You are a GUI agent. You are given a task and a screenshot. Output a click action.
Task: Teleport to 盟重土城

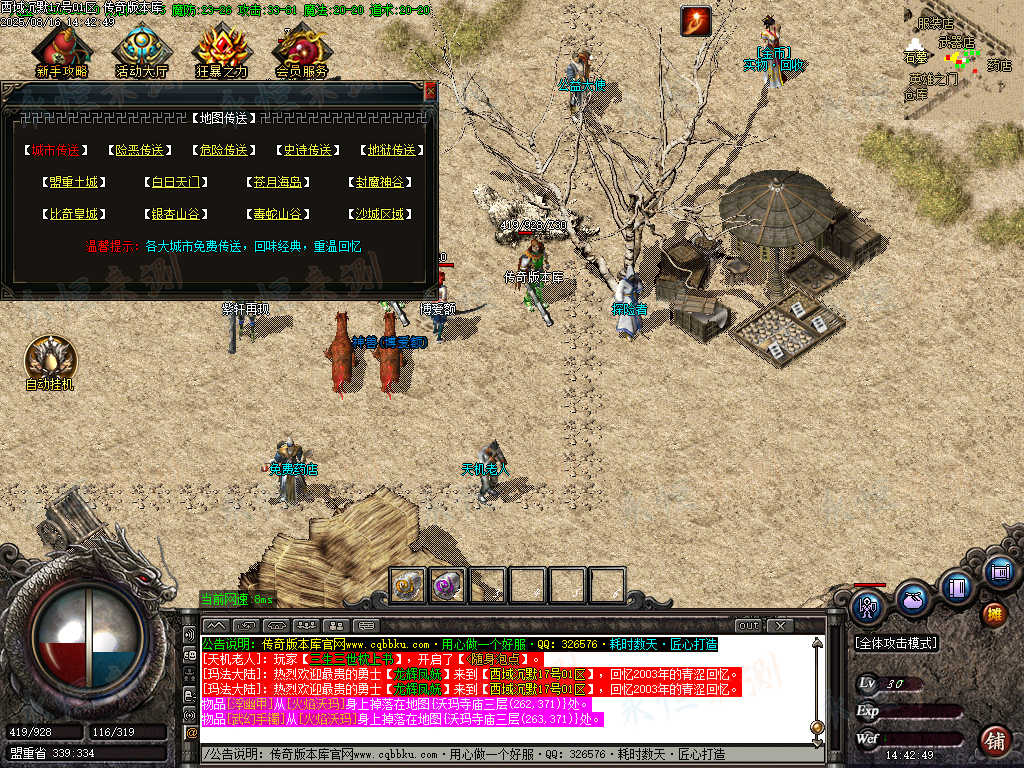73,182
